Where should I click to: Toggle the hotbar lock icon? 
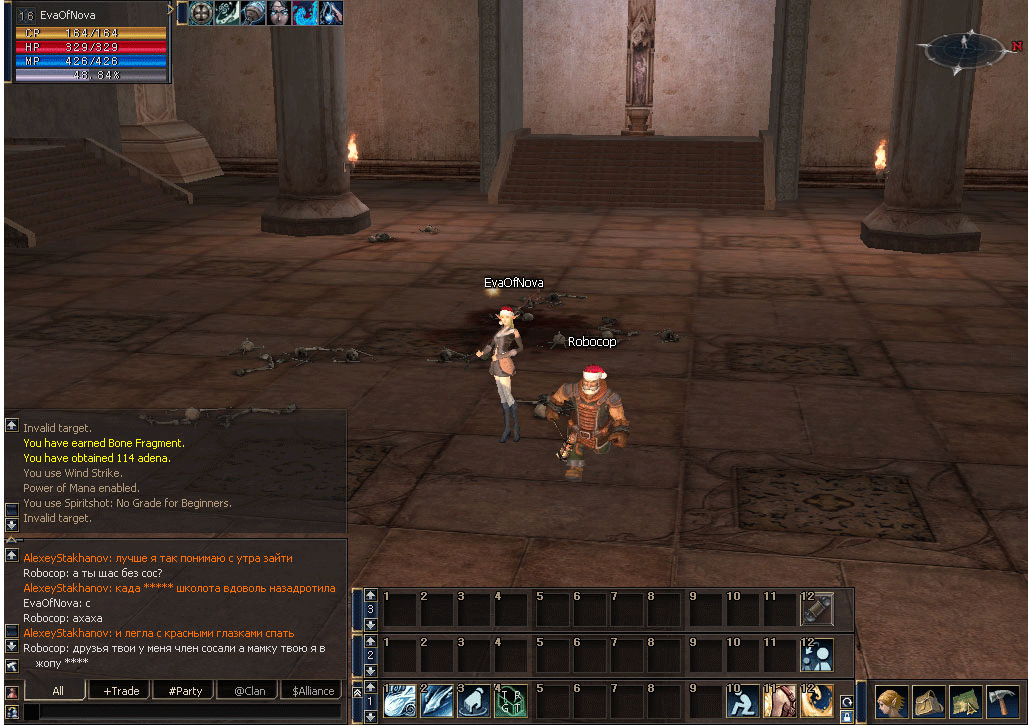[x=847, y=716]
